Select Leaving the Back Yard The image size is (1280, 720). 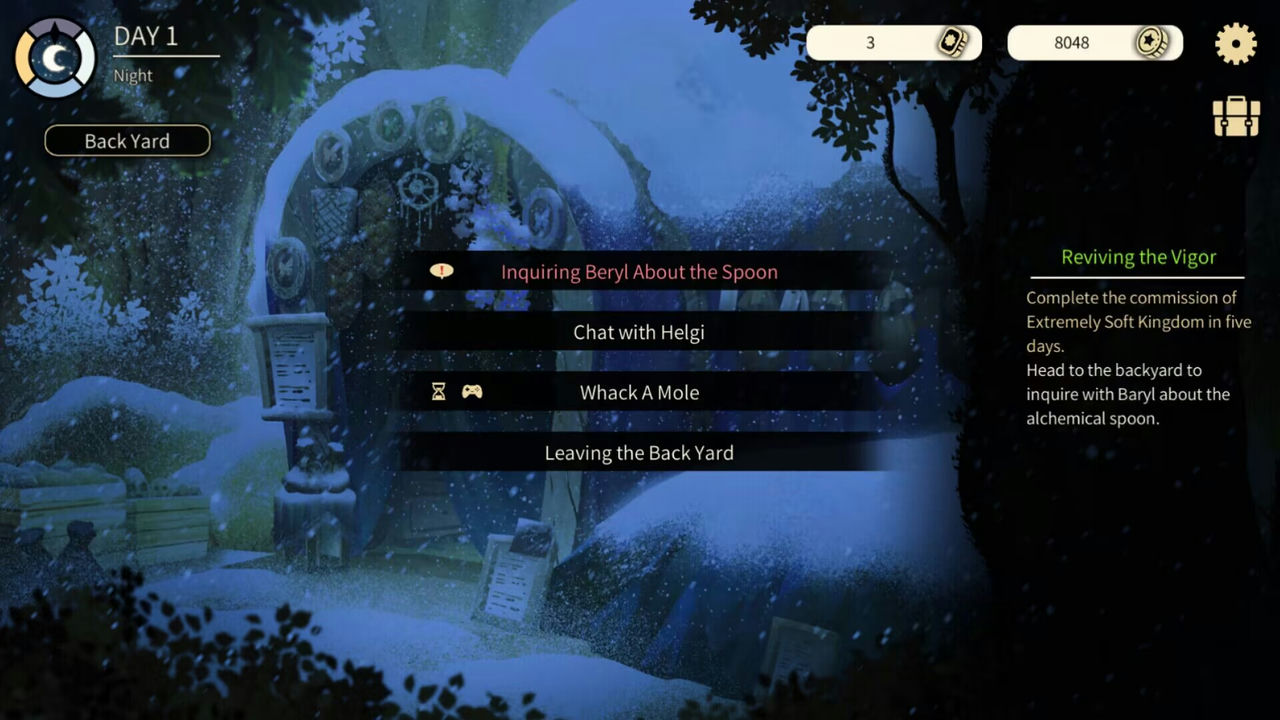point(639,452)
